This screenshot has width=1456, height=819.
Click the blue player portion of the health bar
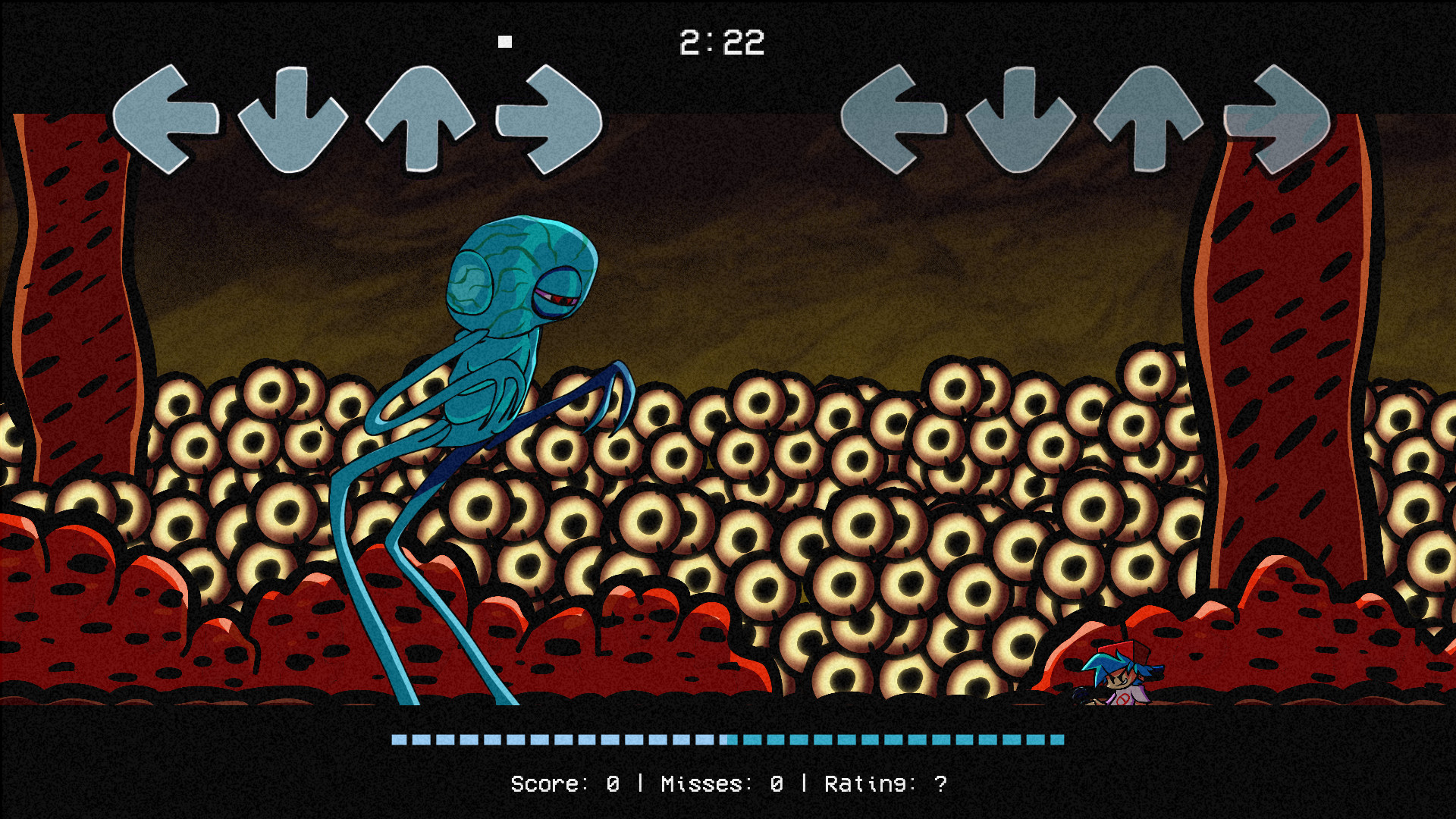895,739
